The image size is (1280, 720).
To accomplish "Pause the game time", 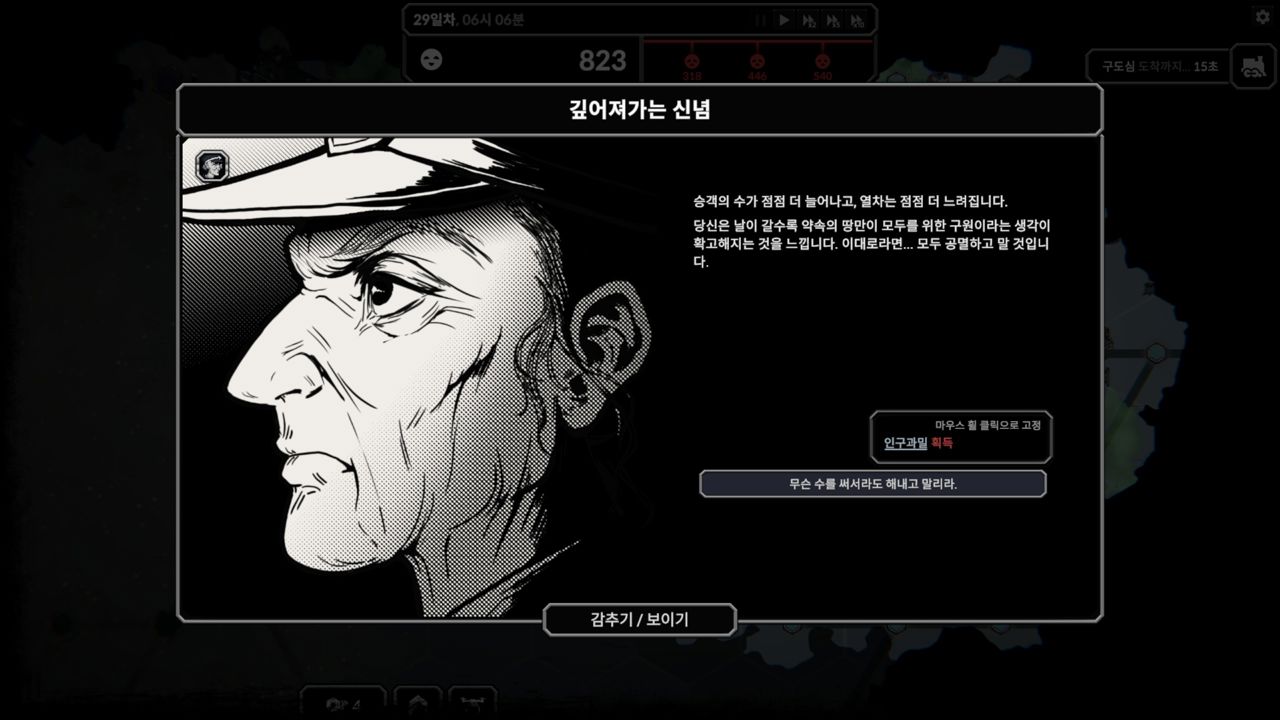I will coord(760,20).
